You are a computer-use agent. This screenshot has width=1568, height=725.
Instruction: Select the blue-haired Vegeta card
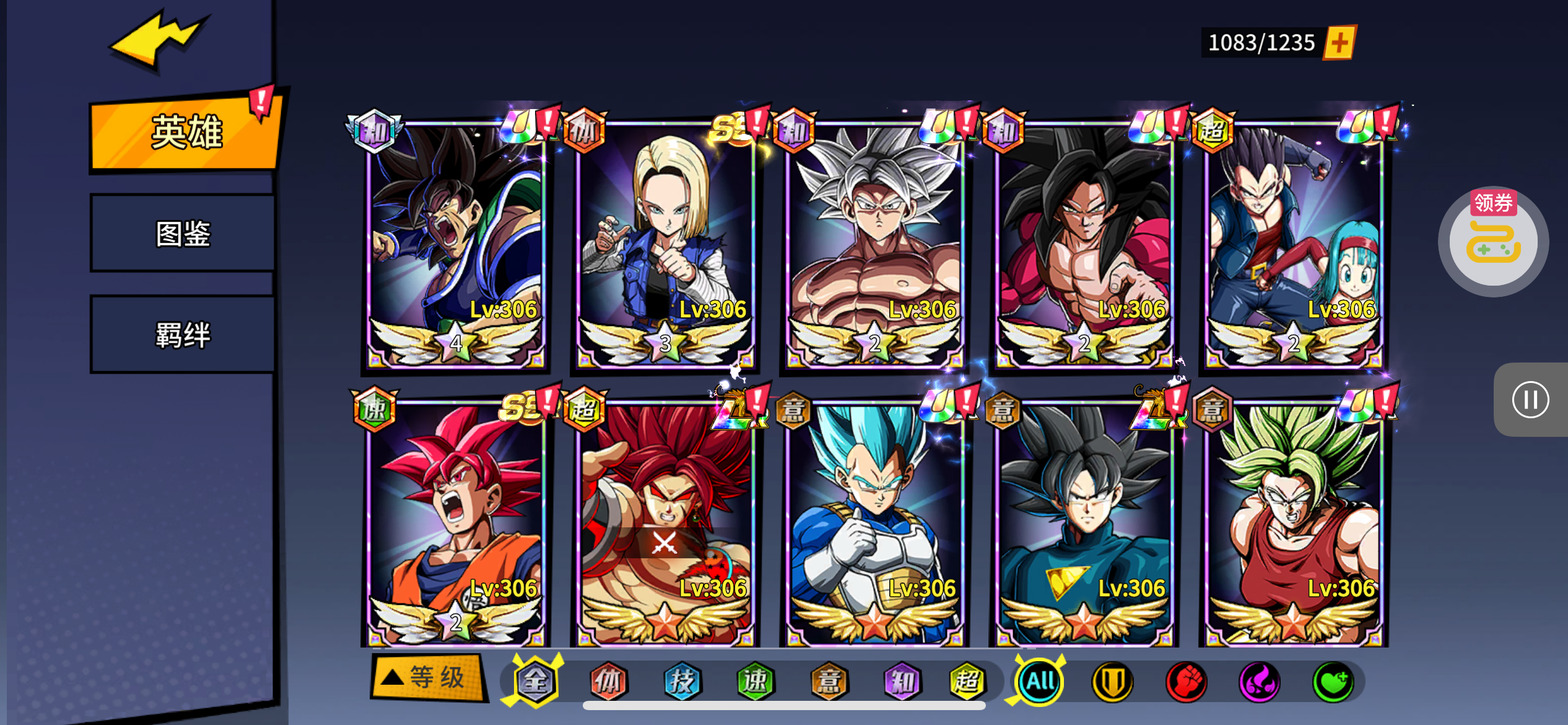(x=874, y=524)
